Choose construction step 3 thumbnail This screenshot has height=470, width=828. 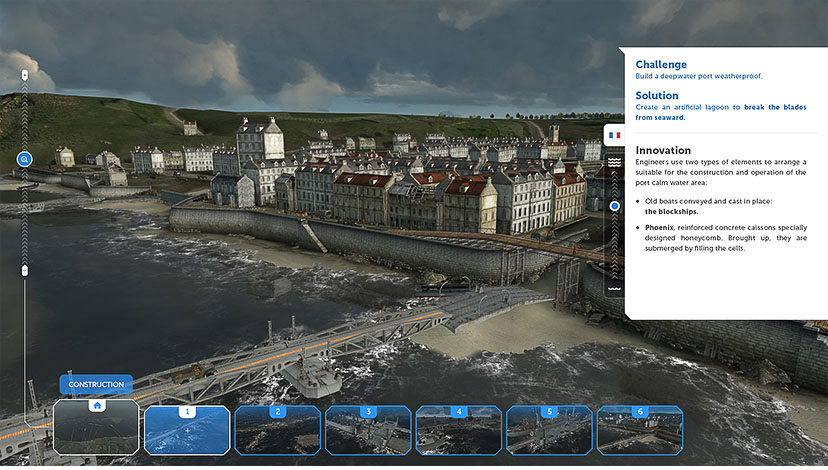coord(368,430)
